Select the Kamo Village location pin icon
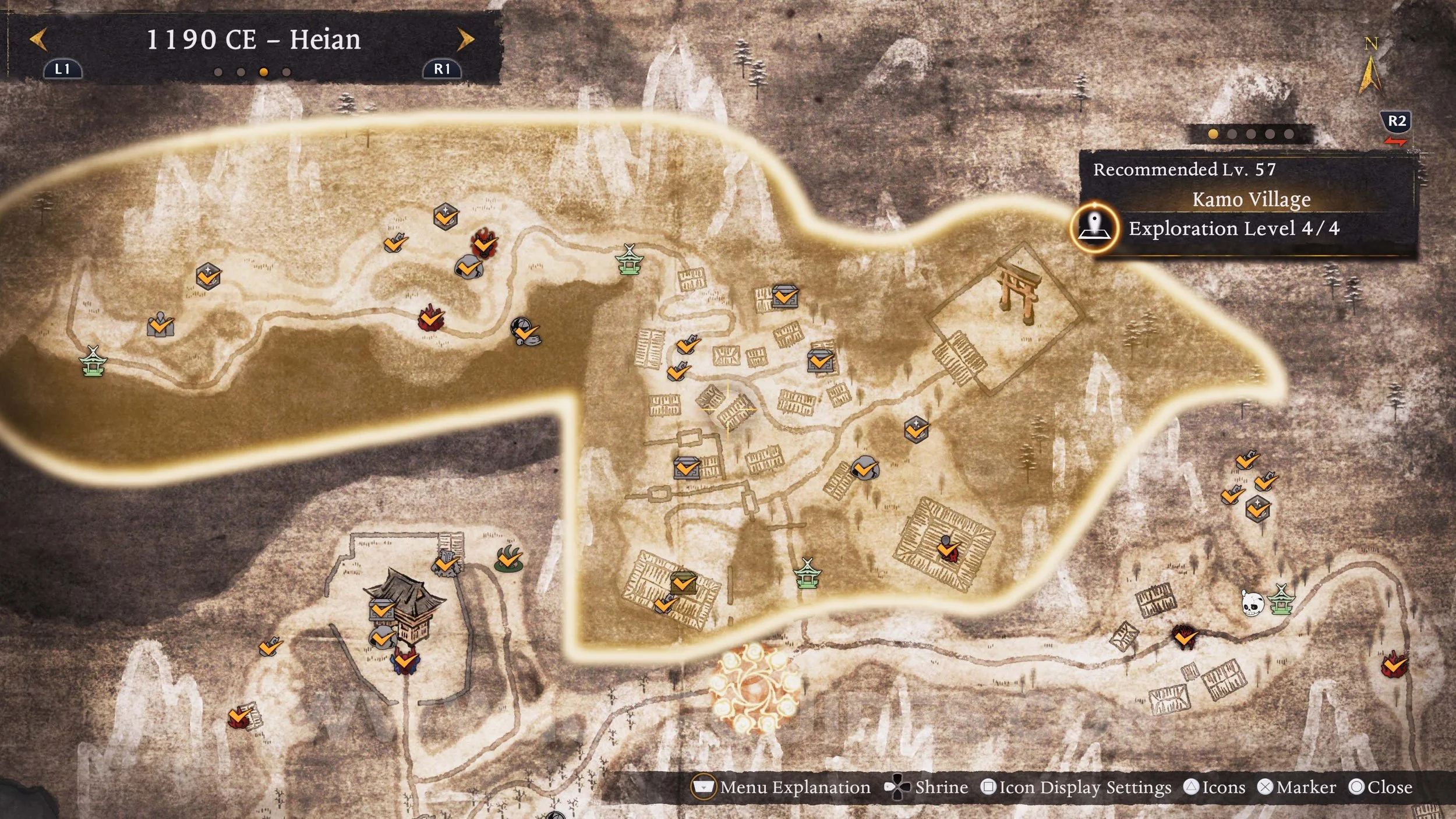1456x819 pixels. (x=1094, y=227)
